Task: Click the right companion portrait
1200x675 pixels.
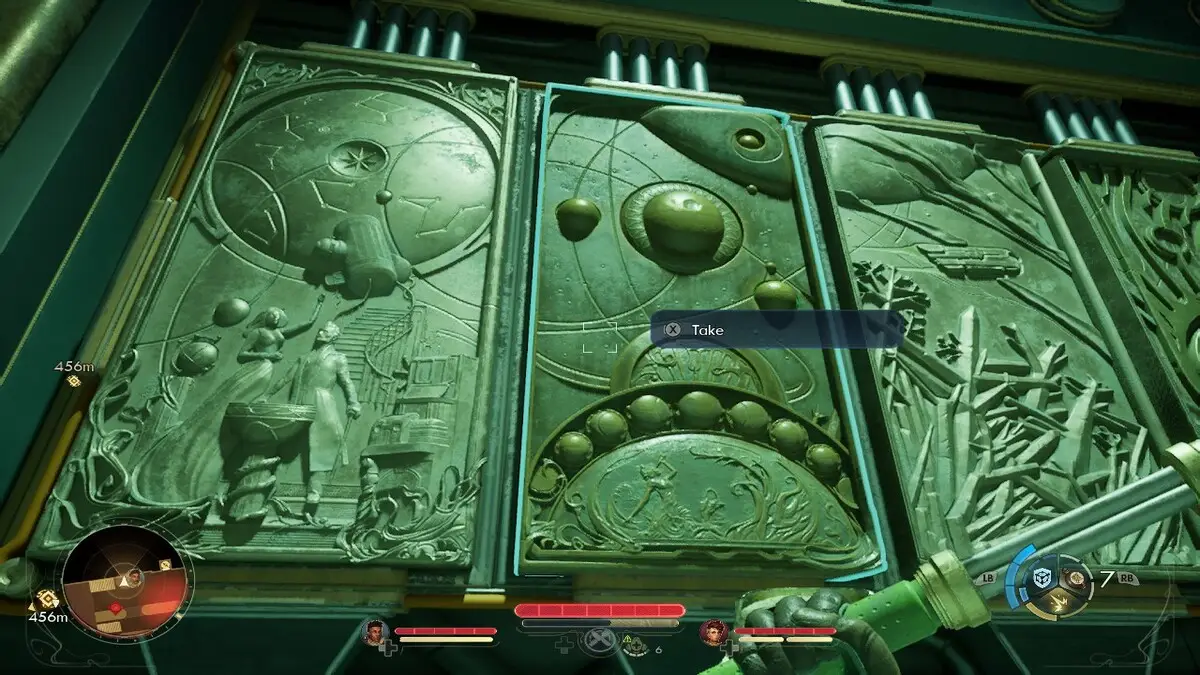Action: pyautogui.click(x=714, y=632)
